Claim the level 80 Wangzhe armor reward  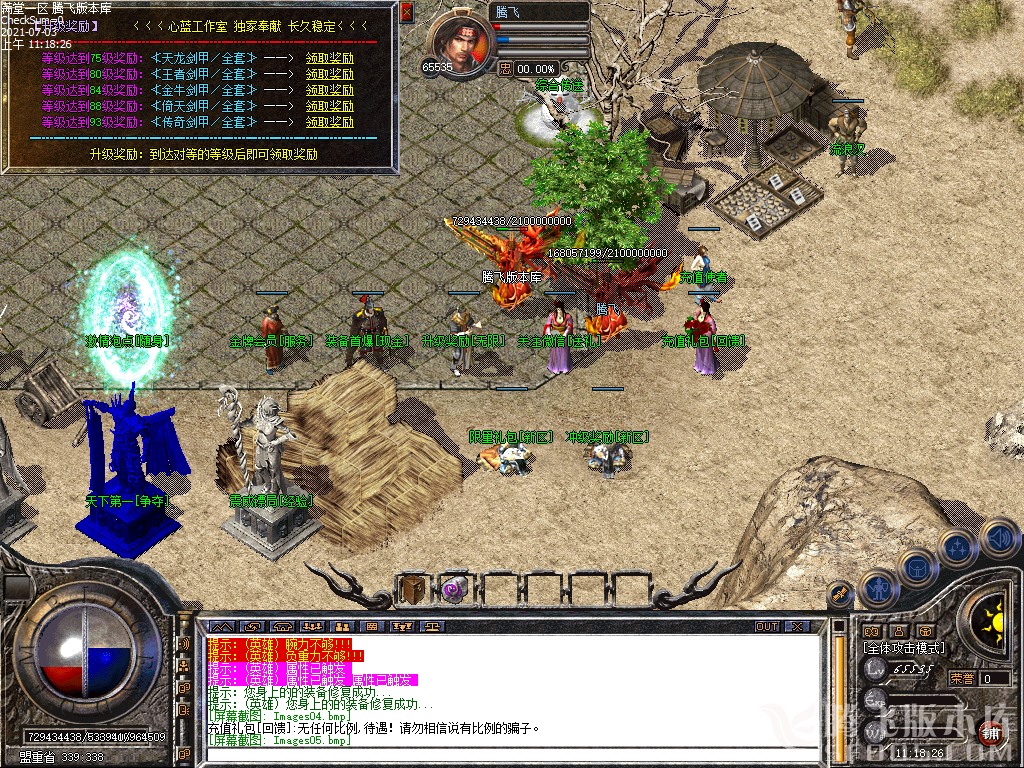click(329, 74)
